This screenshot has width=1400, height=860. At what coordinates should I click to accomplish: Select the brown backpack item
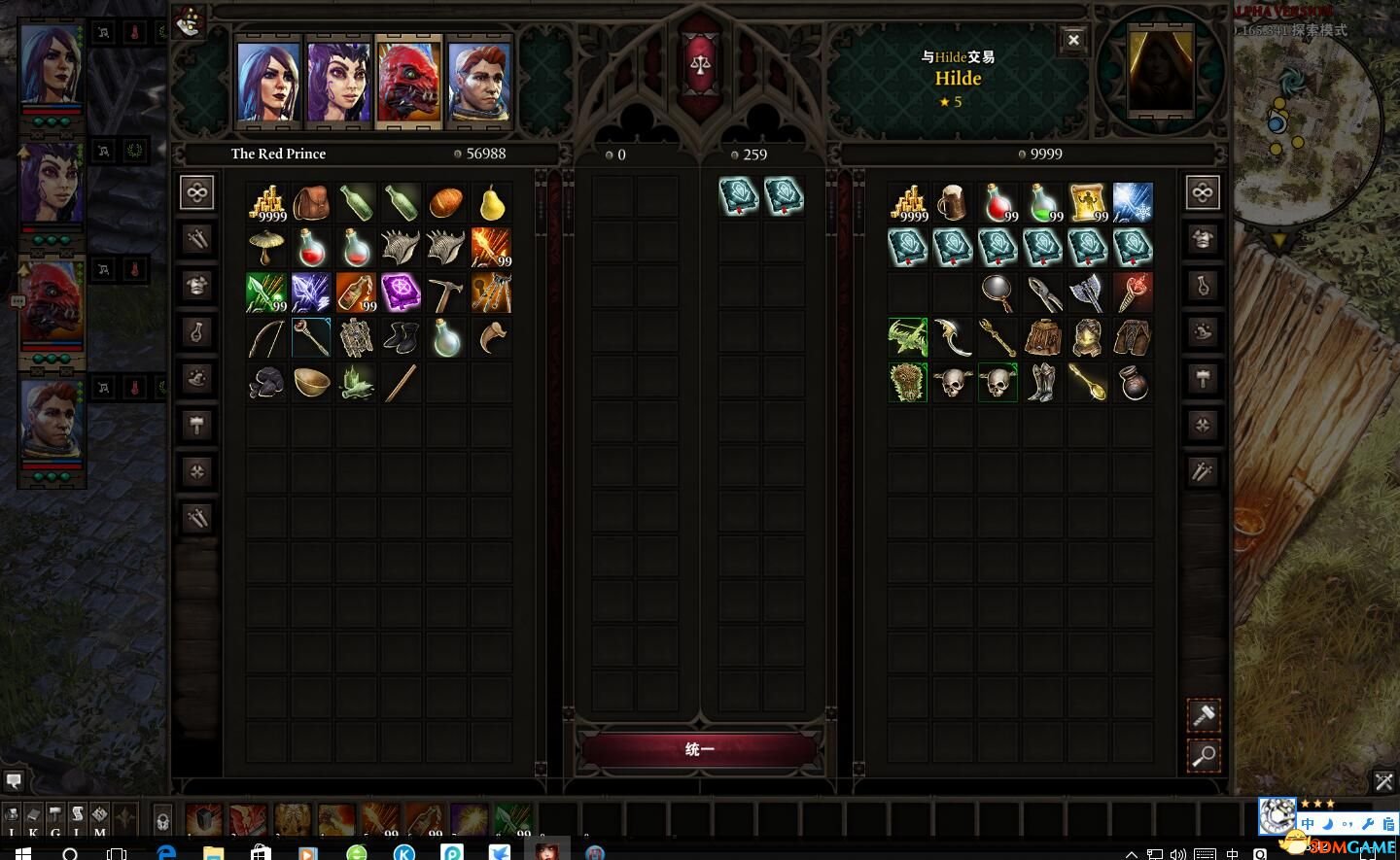tap(311, 203)
